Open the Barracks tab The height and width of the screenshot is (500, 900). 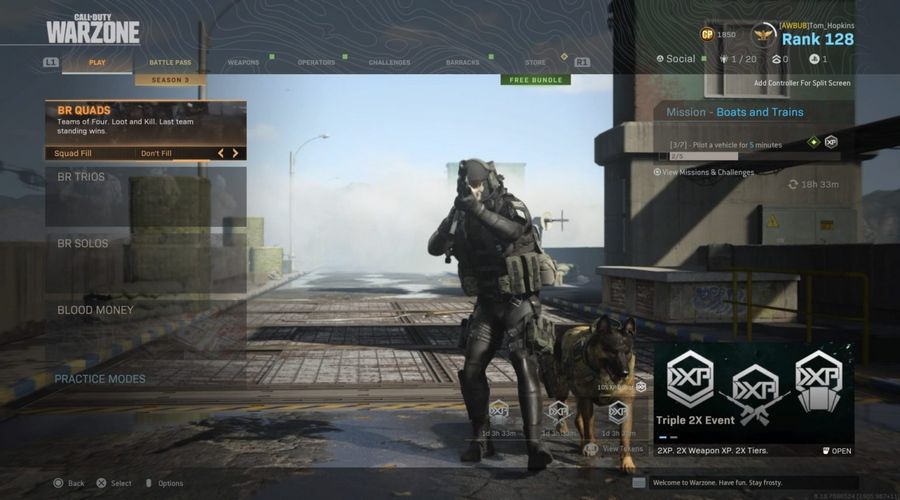click(x=462, y=62)
